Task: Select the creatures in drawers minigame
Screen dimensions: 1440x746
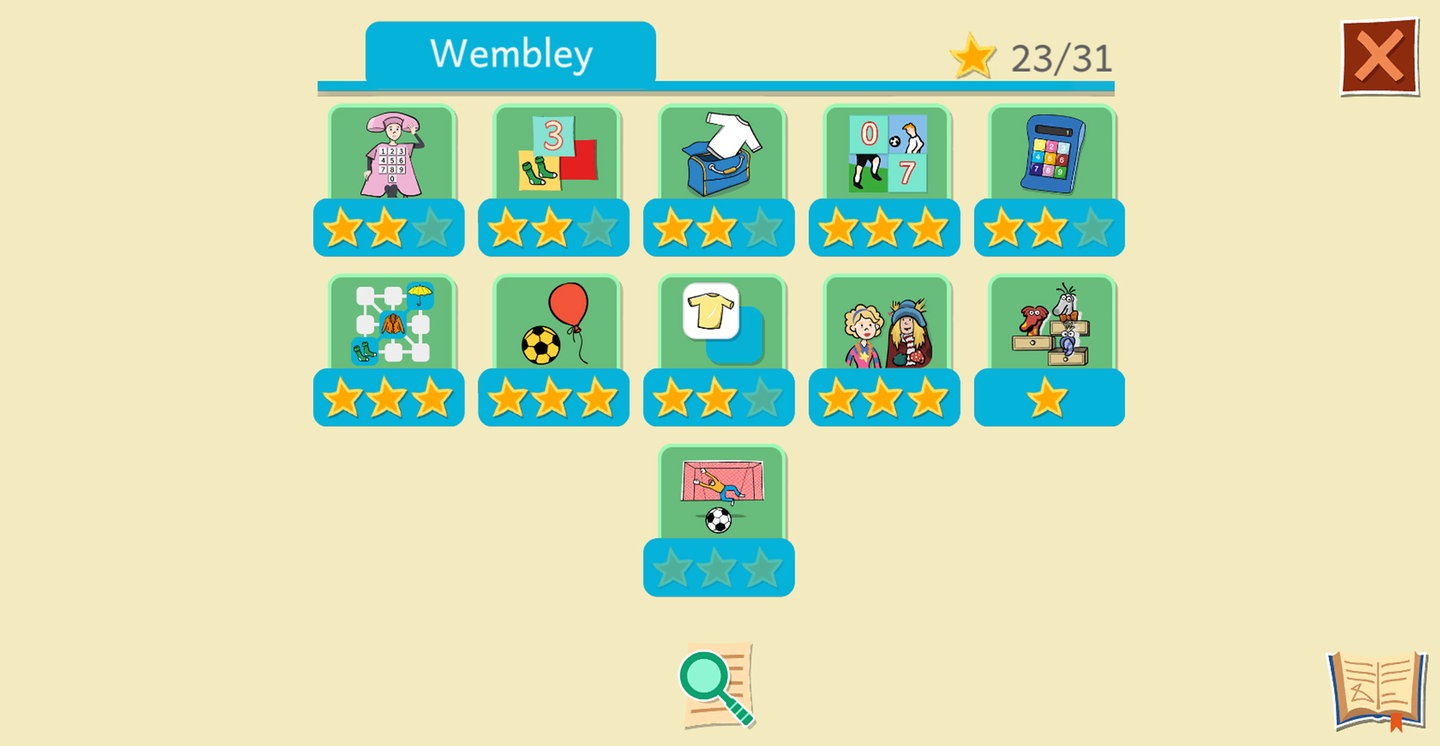Action: [x=1051, y=325]
